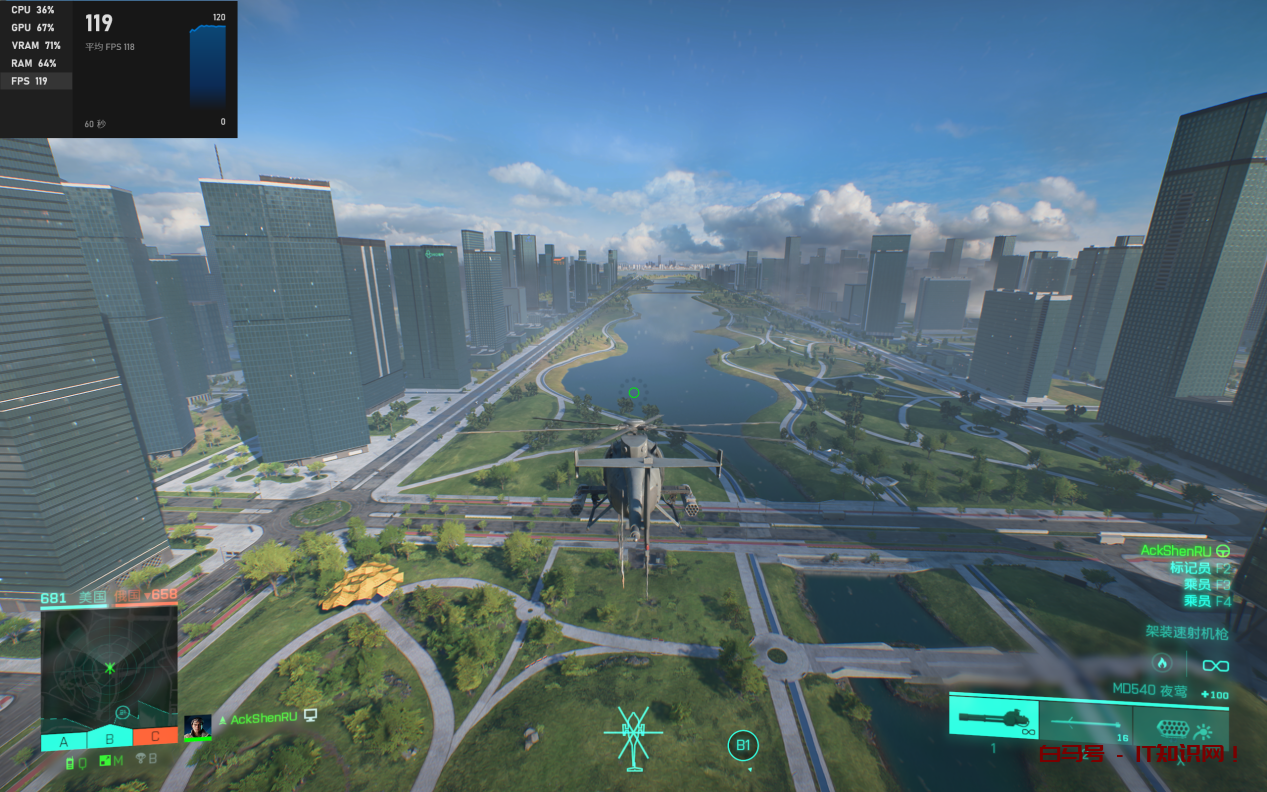Activate the flare rocket pod slot

(x=1180, y=728)
